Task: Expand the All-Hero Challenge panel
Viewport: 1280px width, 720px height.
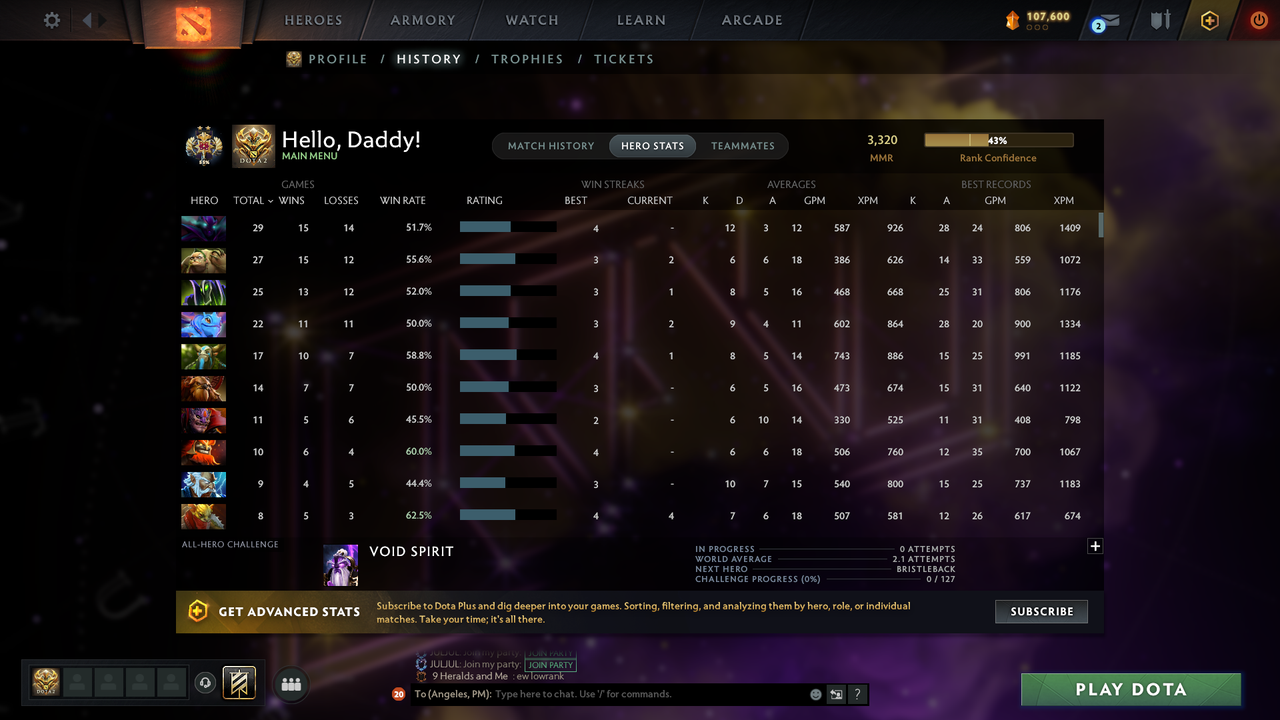Action: [1095, 546]
